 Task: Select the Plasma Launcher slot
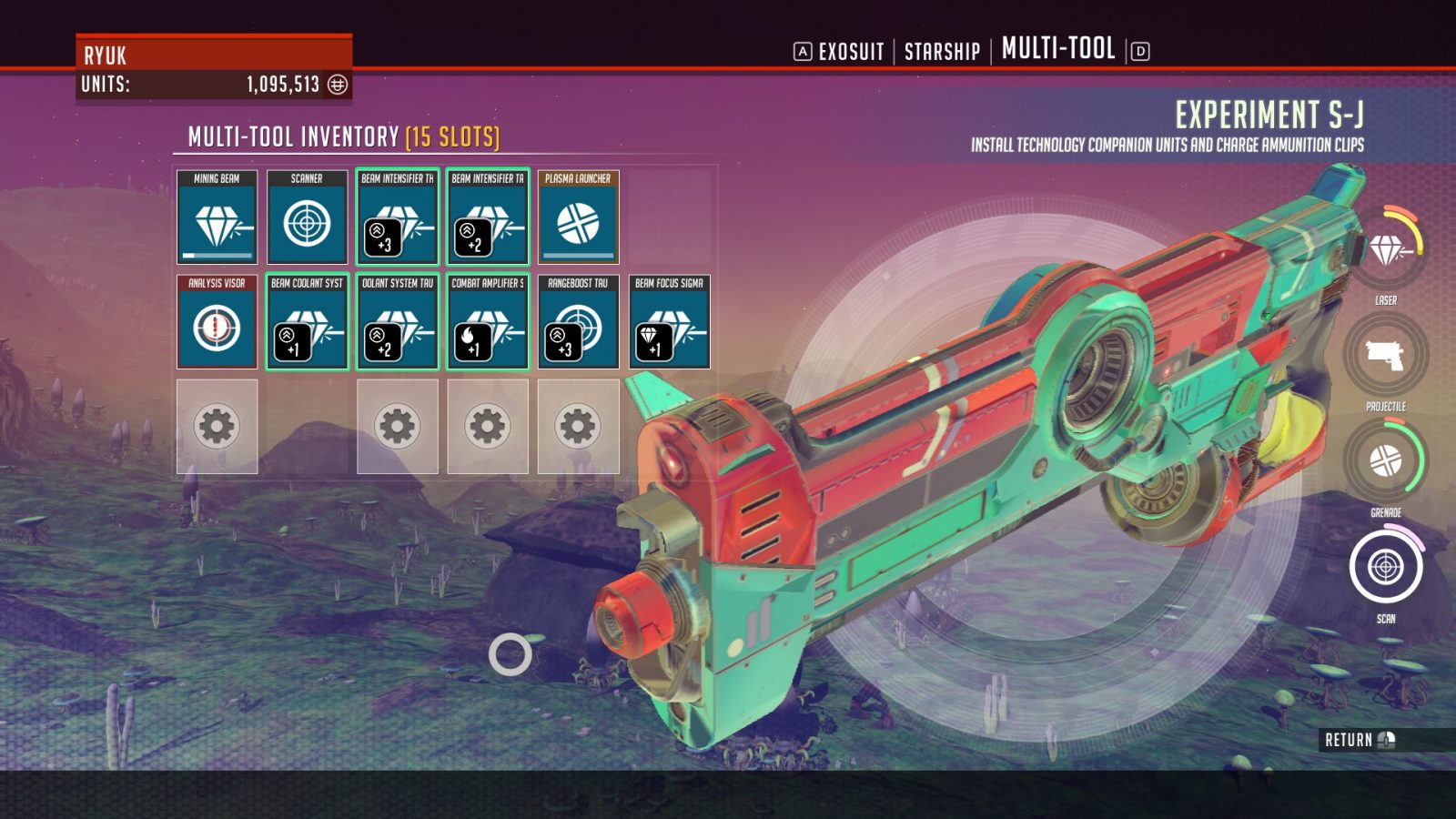tap(578, 217)
